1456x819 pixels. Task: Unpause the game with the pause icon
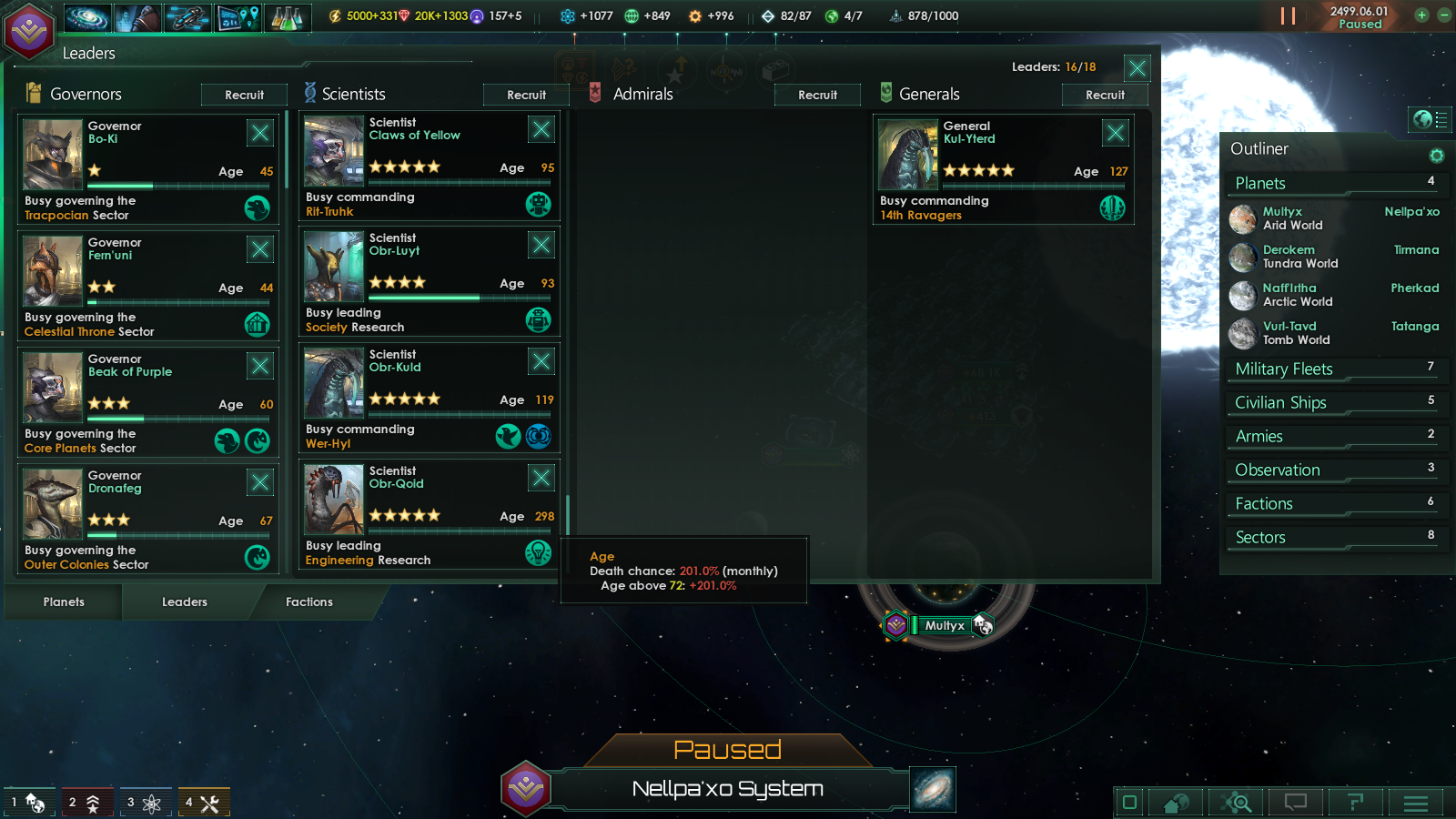[x=1289, y=15]
